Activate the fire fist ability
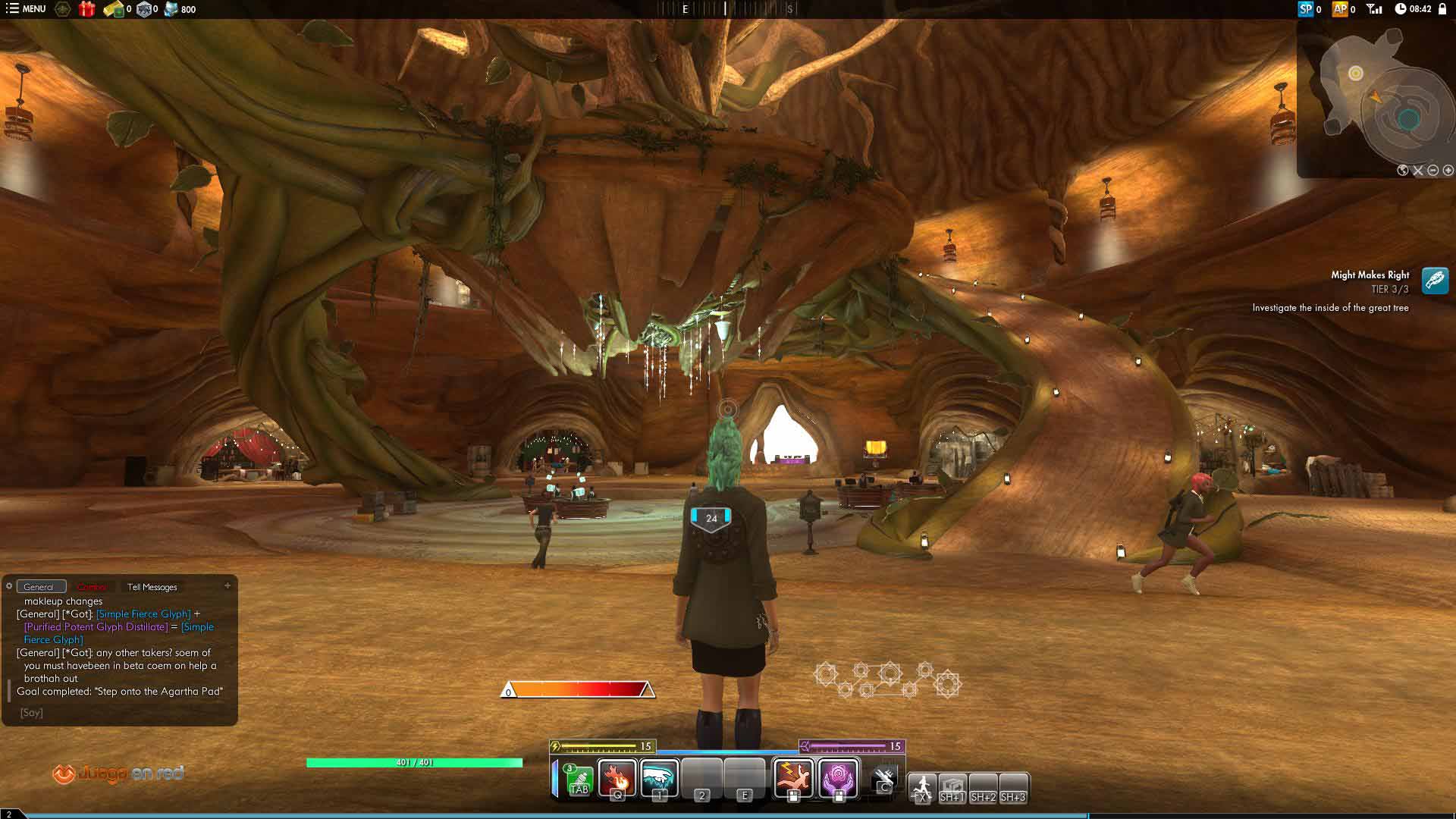 [x=617, y=777]
